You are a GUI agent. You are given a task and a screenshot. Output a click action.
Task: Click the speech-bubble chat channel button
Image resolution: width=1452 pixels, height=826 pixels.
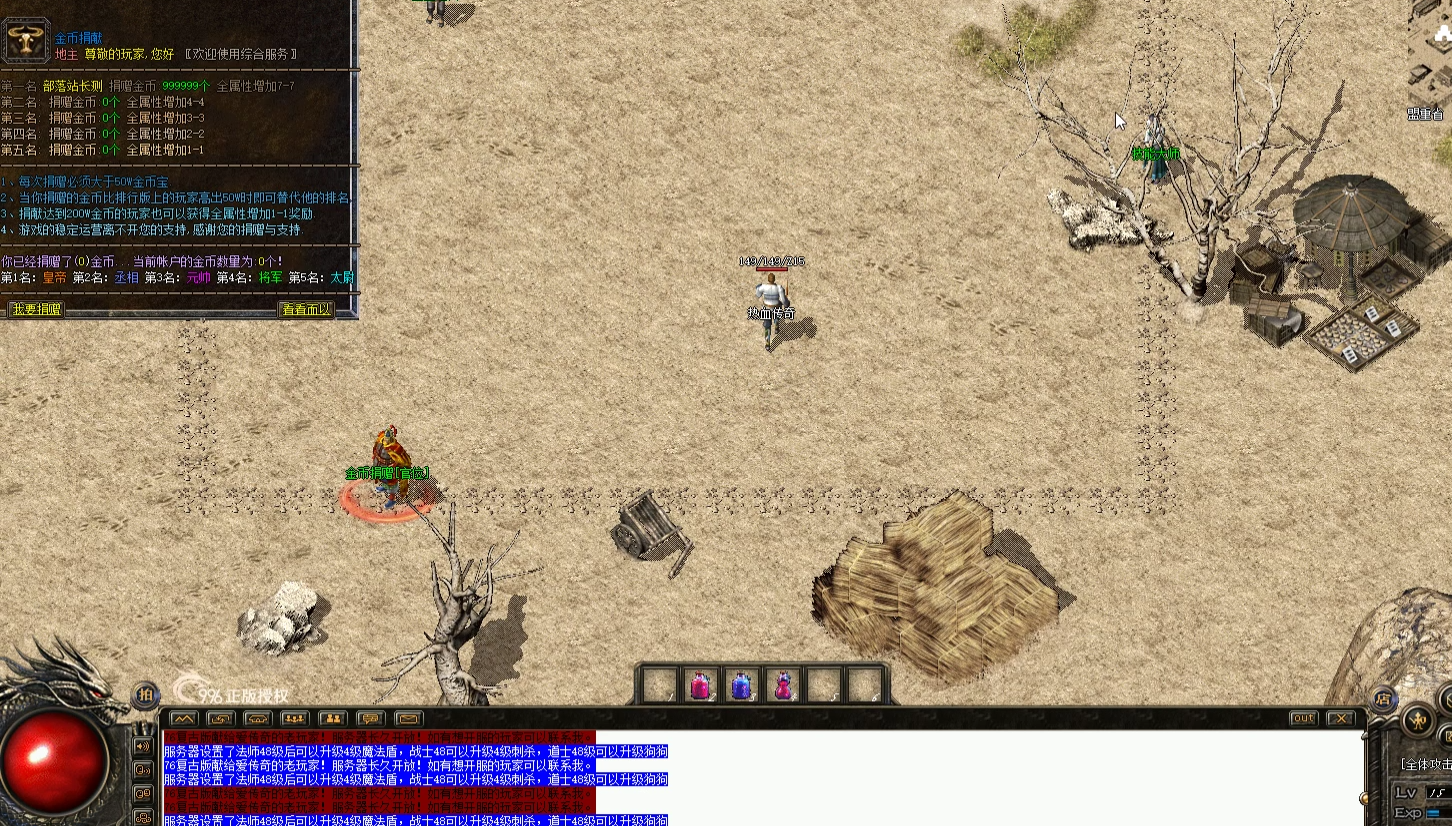coord(371,718)
